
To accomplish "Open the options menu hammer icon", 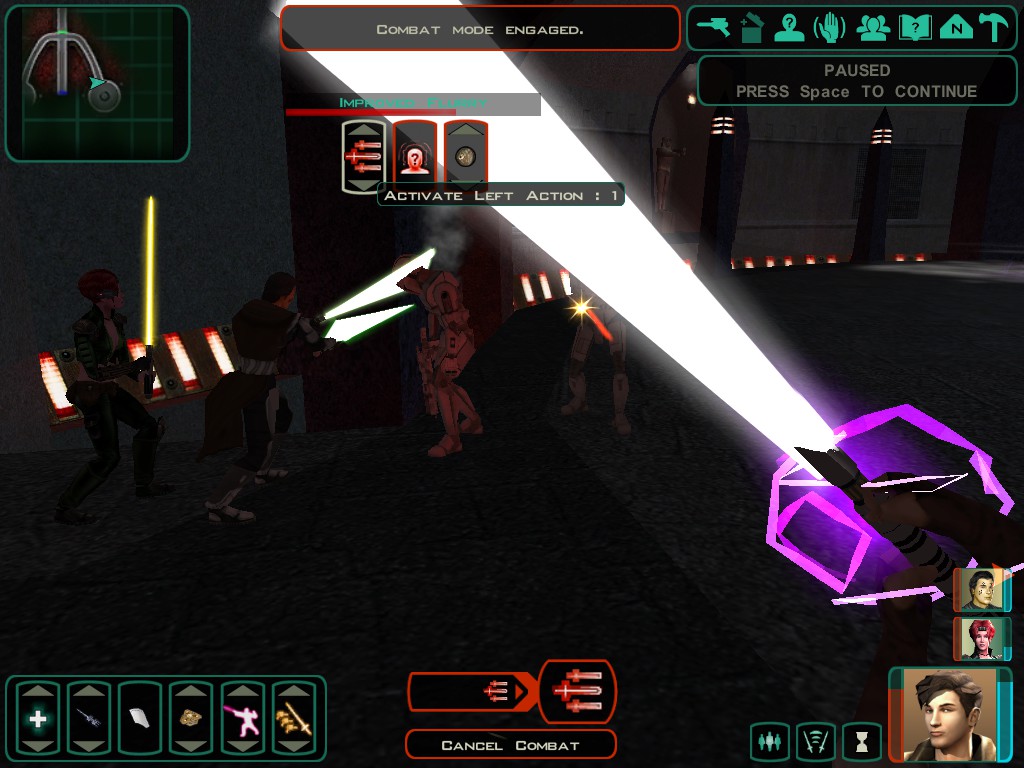I will pos(994,28).
